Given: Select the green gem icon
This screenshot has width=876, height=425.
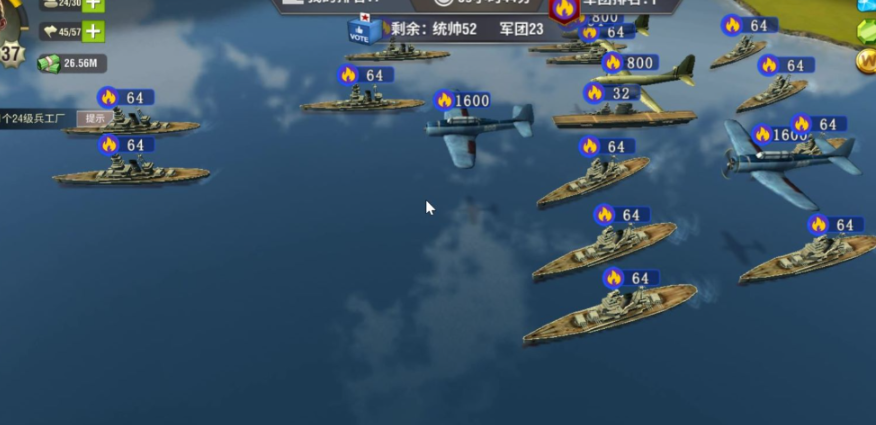Looking at the screenshot, I should [867, 31].
